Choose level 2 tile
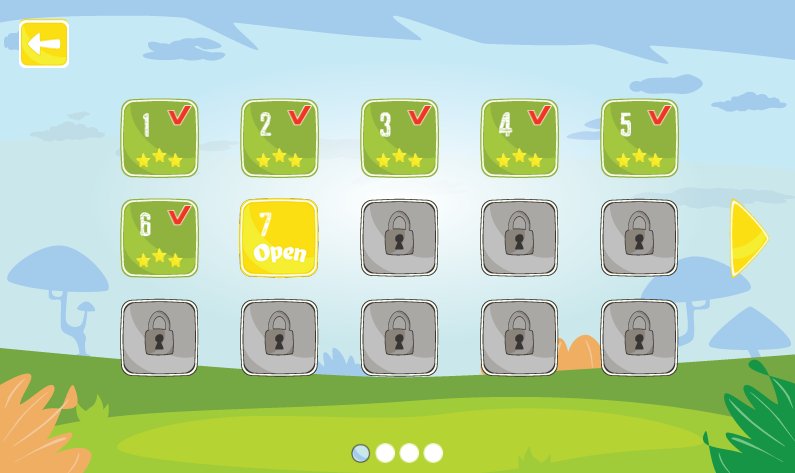The height and width of the screenshot is (473, 795). point(279,138)
